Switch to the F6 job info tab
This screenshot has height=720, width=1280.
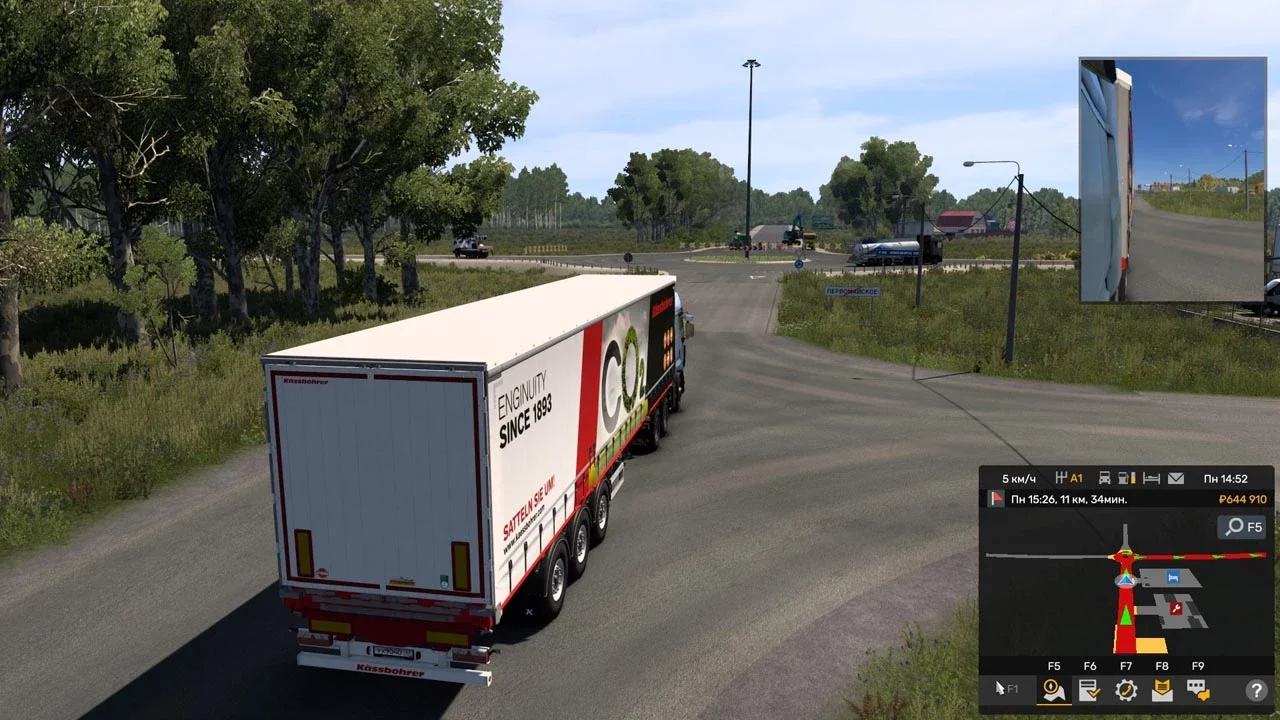coord(1088,690)
